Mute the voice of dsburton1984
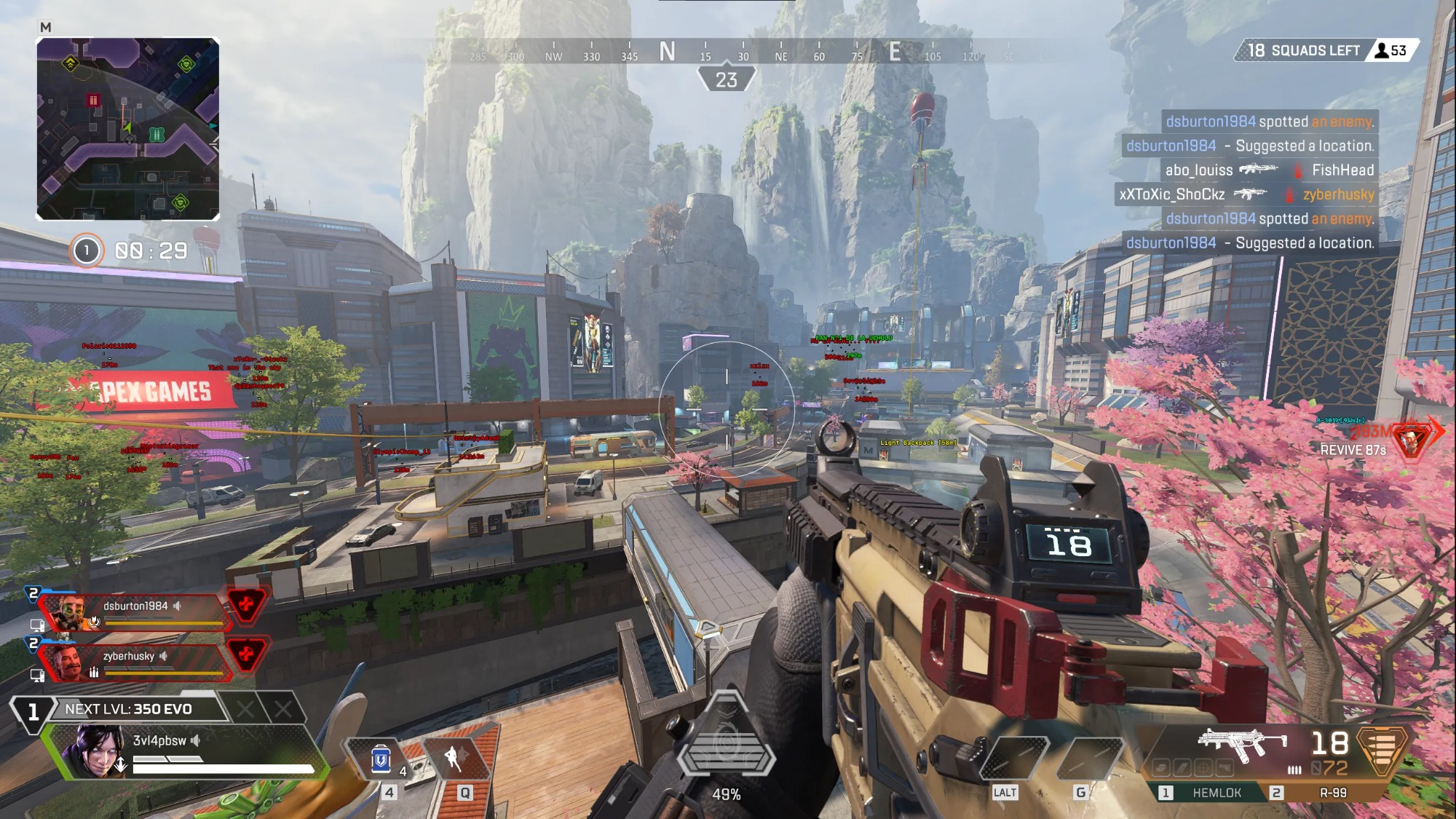The image size is (1456, 819). [x=177, y=606]
